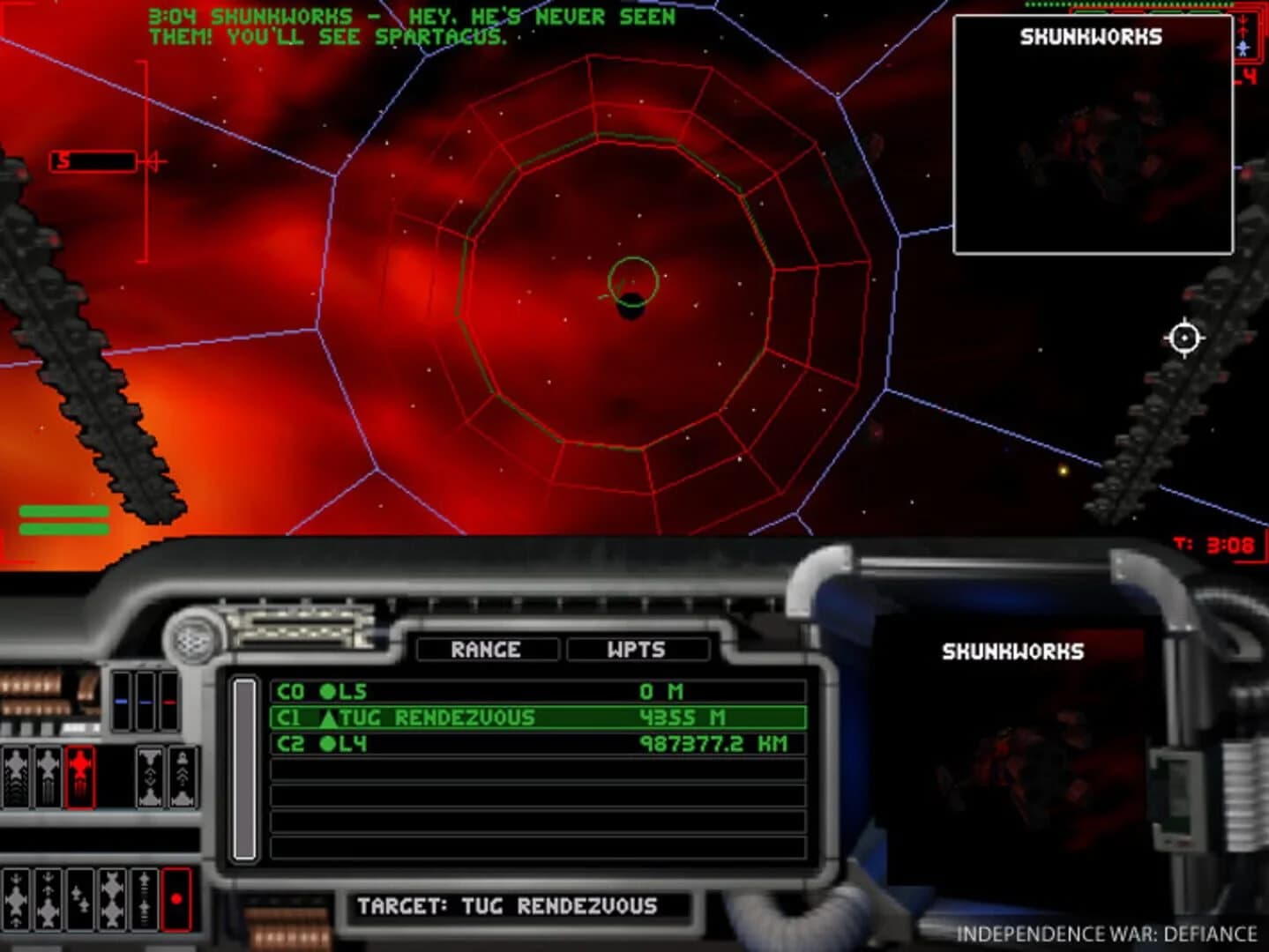This screenshot has width=1269, height=952.
Task: Adjust the red throttle slider
Action: click(x=168, y=702)
